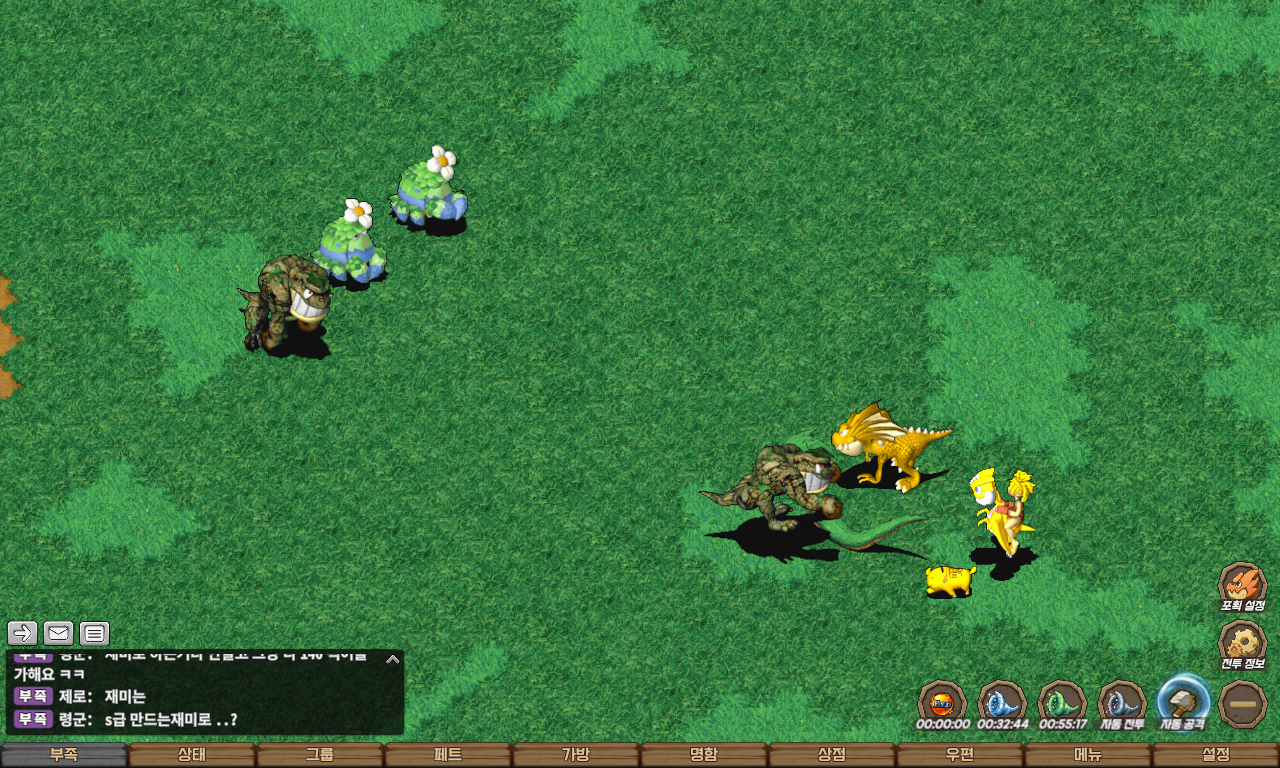
Task: Select the 그룹 group menu
Action: (x=320, y=755)
